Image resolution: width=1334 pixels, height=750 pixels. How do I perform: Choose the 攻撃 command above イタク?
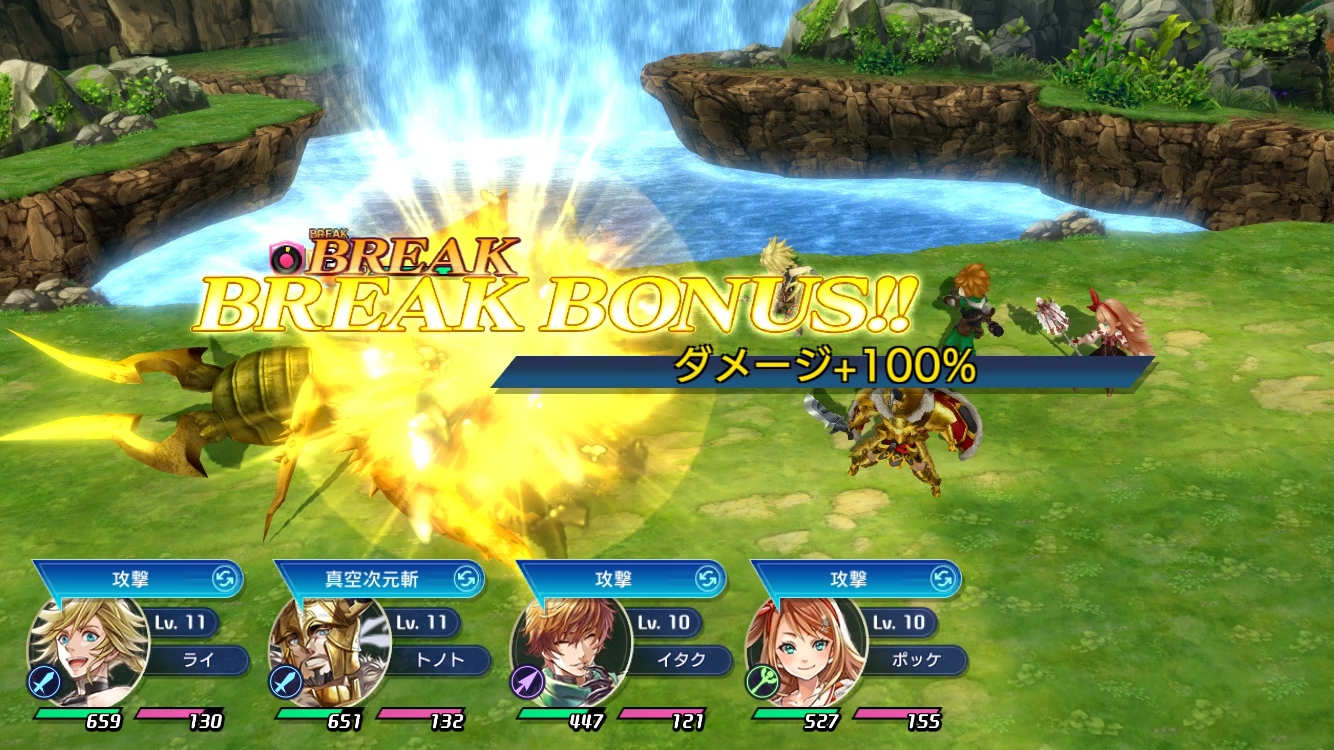(614, 579)
